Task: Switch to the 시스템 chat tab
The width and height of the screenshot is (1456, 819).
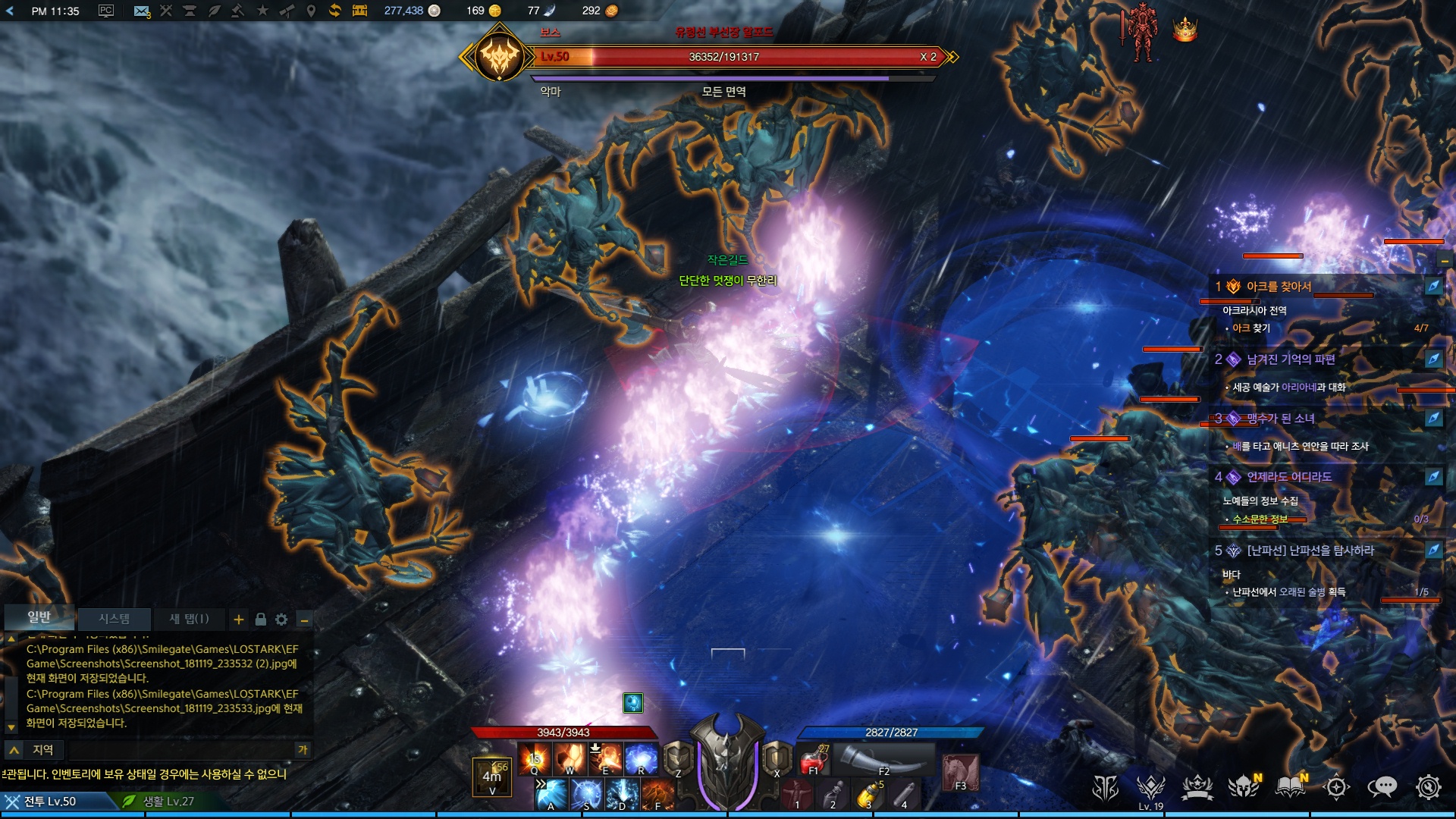Action: (x=114, y=619)
